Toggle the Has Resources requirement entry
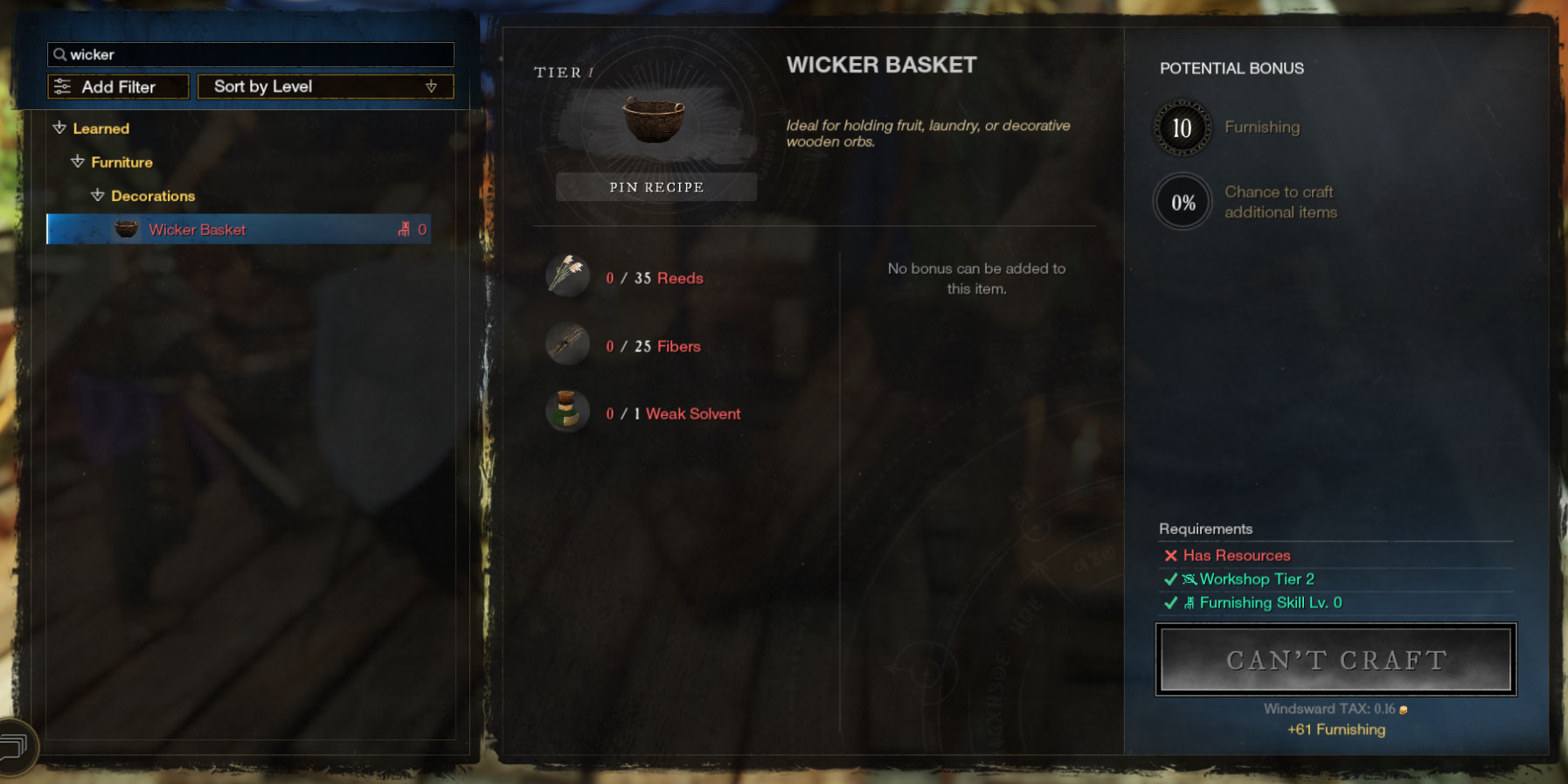This screenshot has height=784, width=1568. point(1227,555)
